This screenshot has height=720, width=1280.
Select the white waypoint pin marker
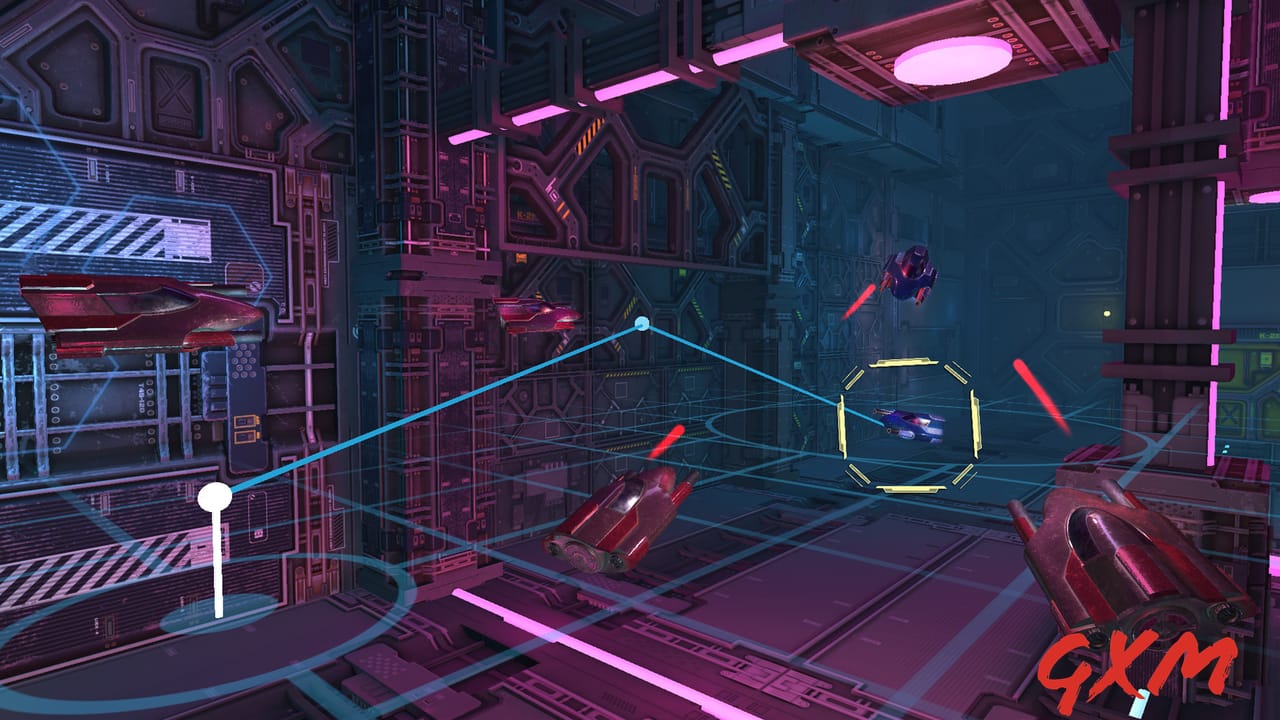[x=215, y=495]
